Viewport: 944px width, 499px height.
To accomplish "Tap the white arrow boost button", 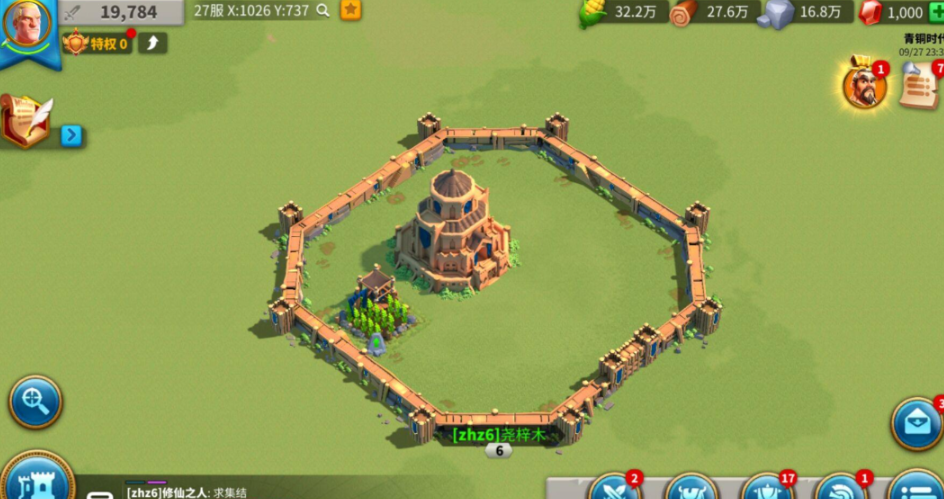I will (x=153, y=43).
